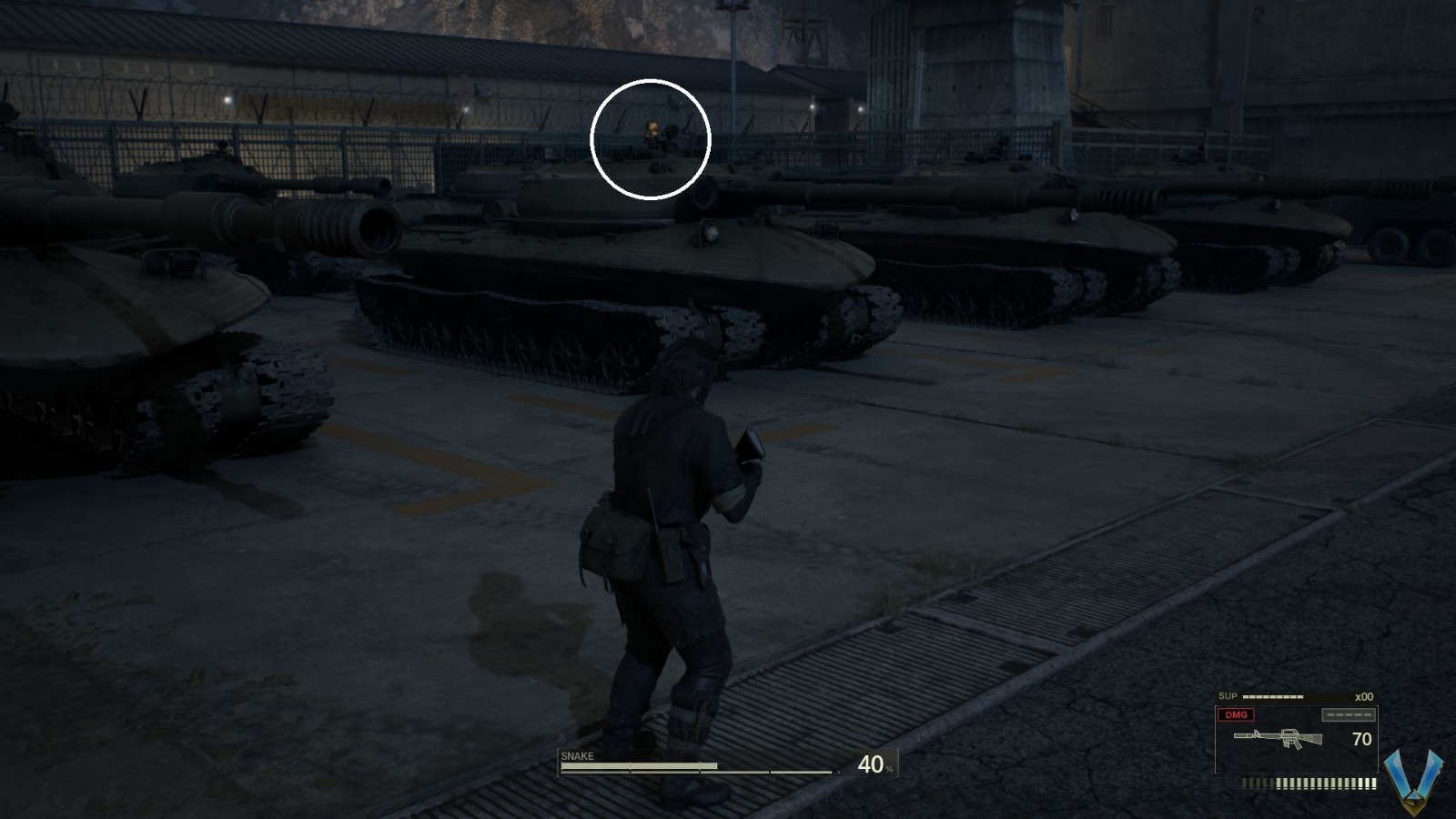Select the headlight on the middle tank
Viewport: 1456px width, 819px height.
[707, 234]
